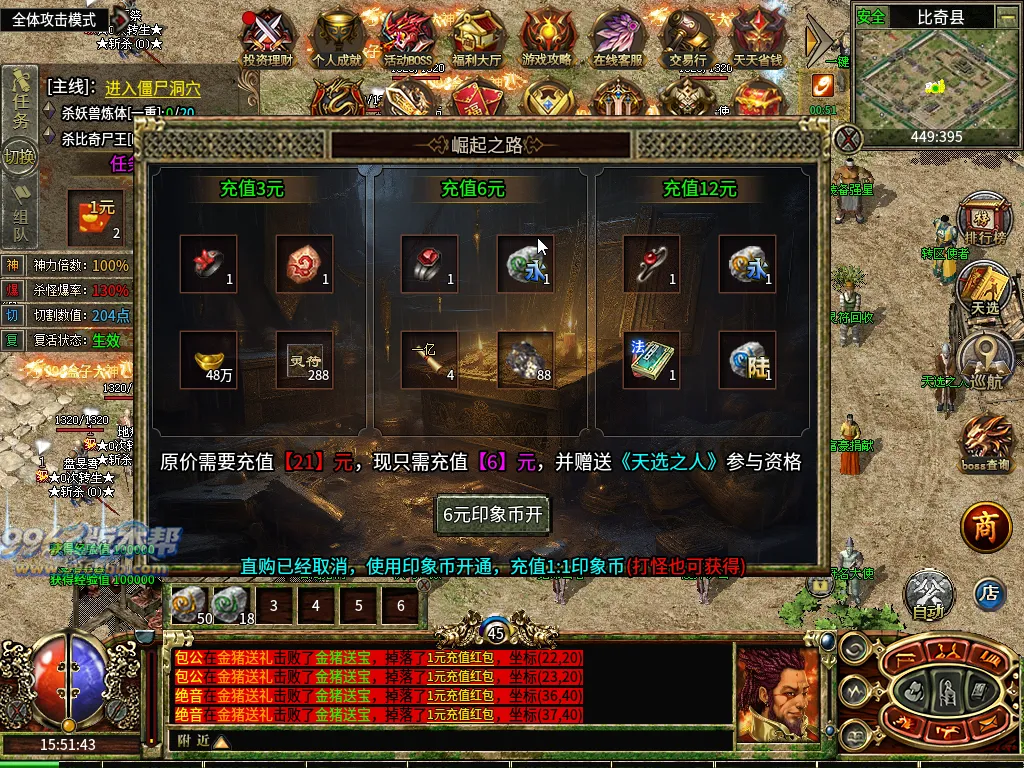
Task: Open the 交易行 trading house
Action: coord(687,38)
